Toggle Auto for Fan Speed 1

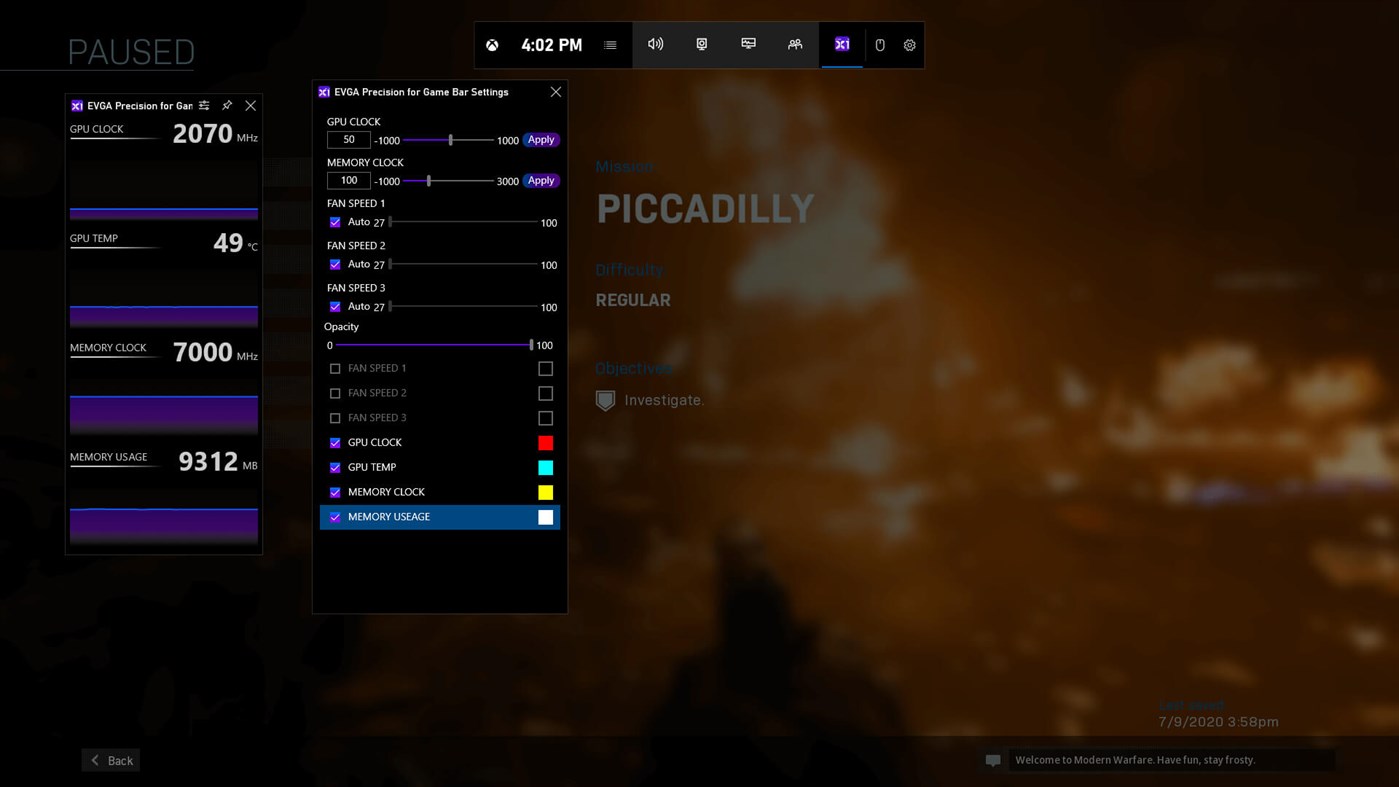335,222
